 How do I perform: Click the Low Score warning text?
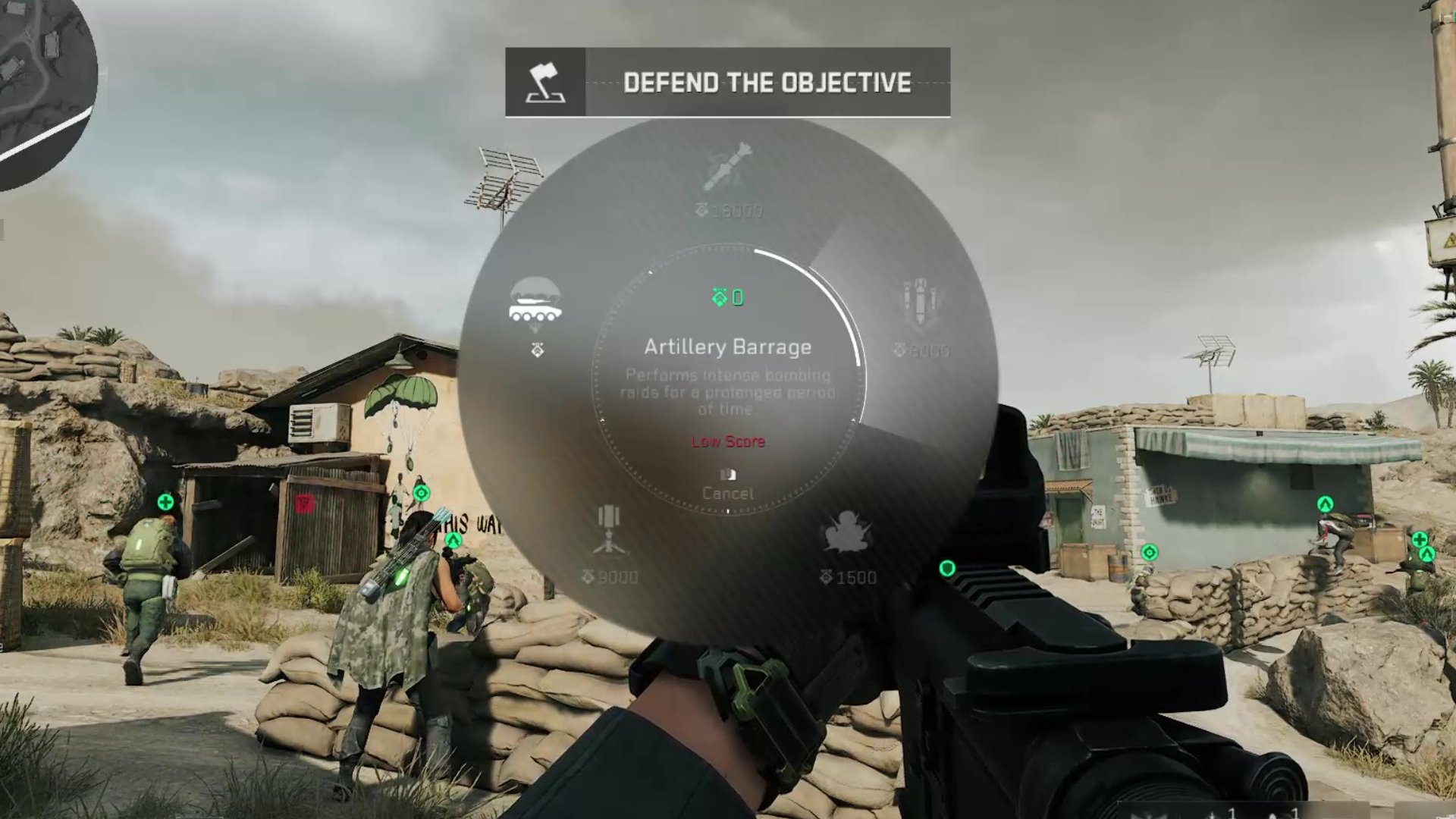click(x=728, y=441)
